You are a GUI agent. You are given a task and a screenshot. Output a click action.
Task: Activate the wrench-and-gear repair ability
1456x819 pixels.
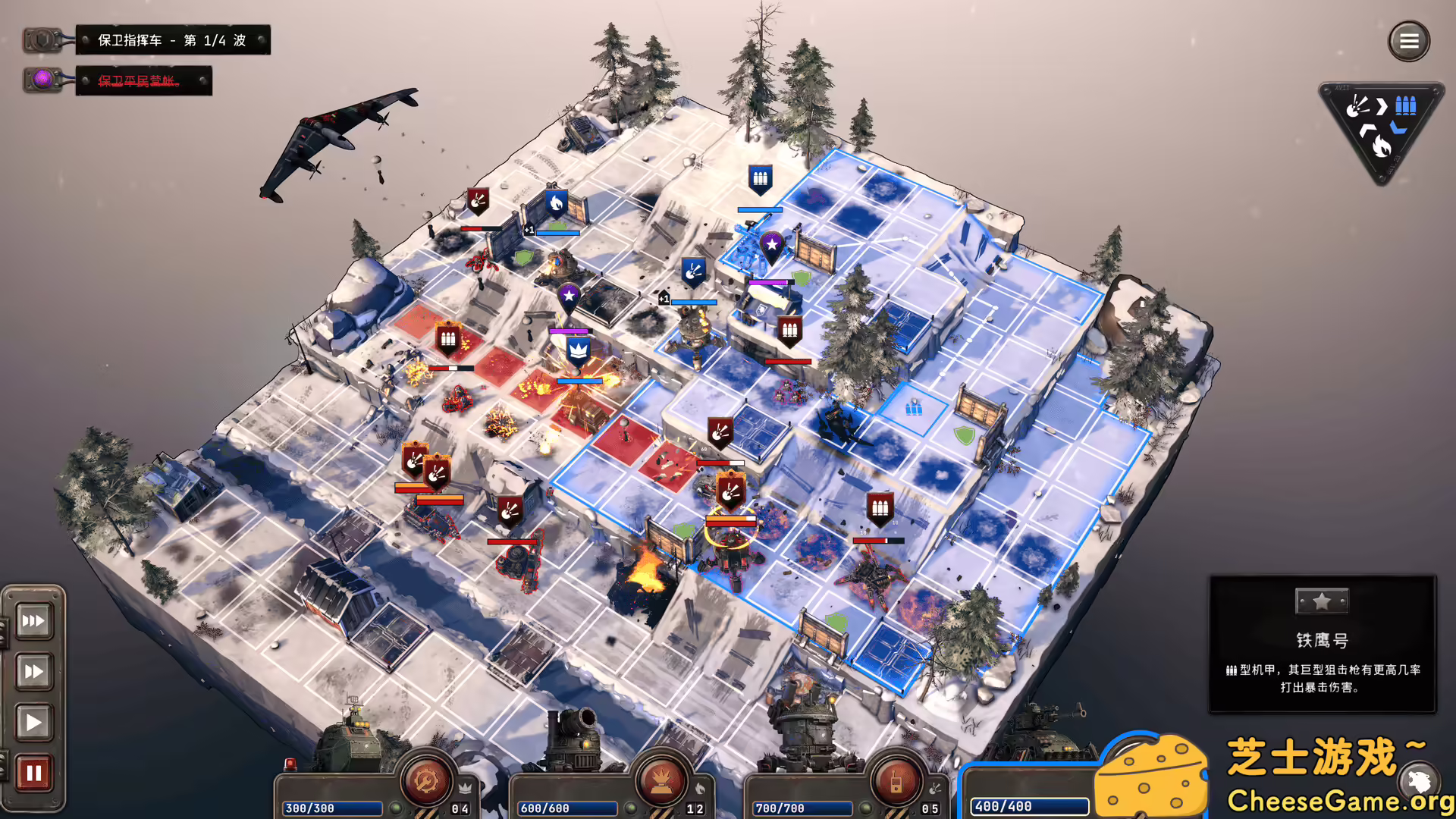[425, 780]
